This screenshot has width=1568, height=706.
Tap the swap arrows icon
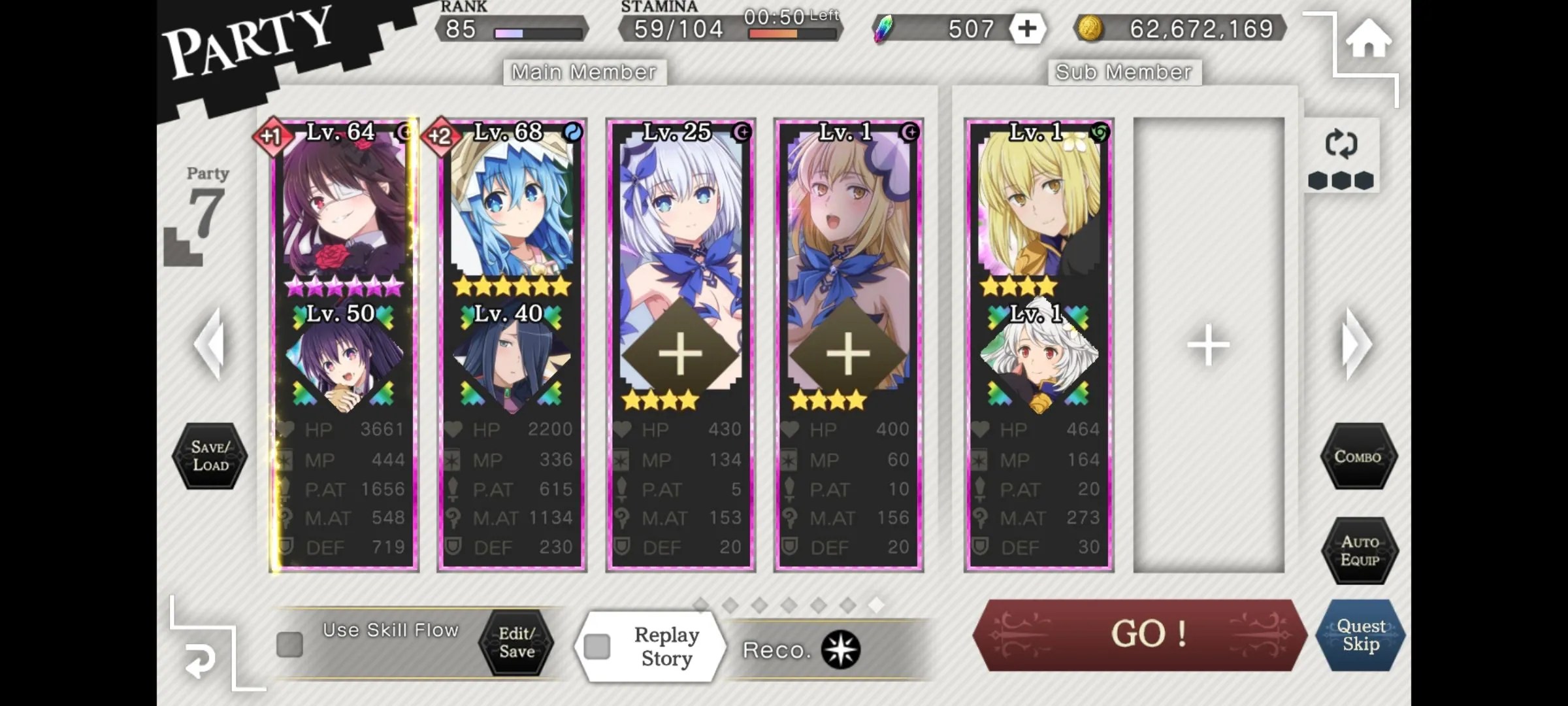(x=1341, y=144)
